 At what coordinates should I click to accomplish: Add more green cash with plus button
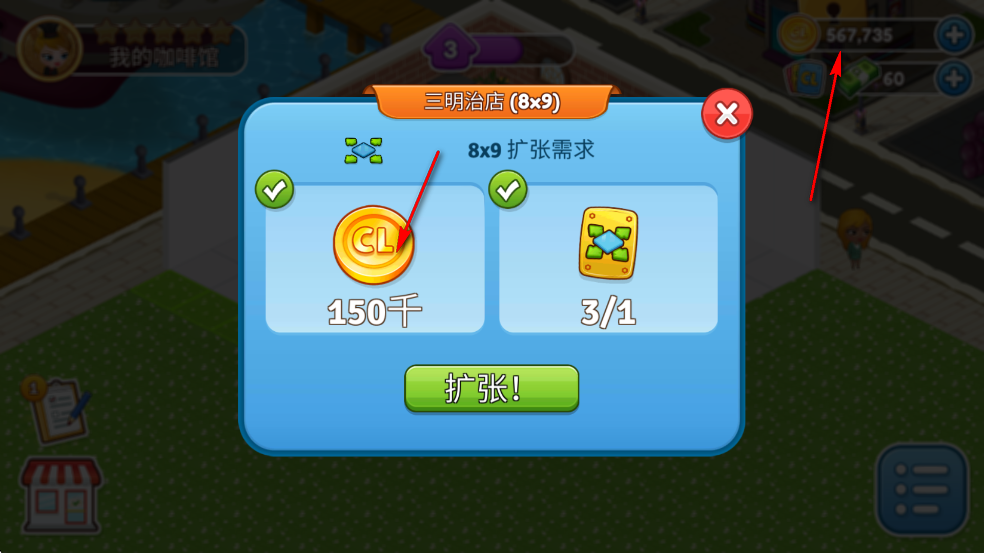[953, 78]
